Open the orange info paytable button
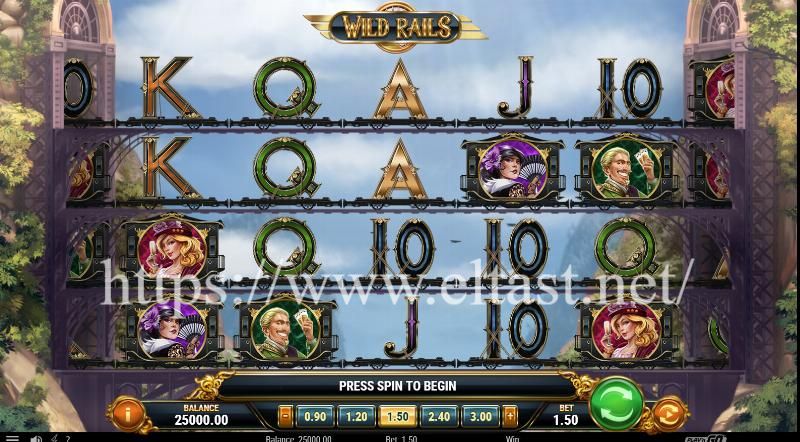 (127, 413)
